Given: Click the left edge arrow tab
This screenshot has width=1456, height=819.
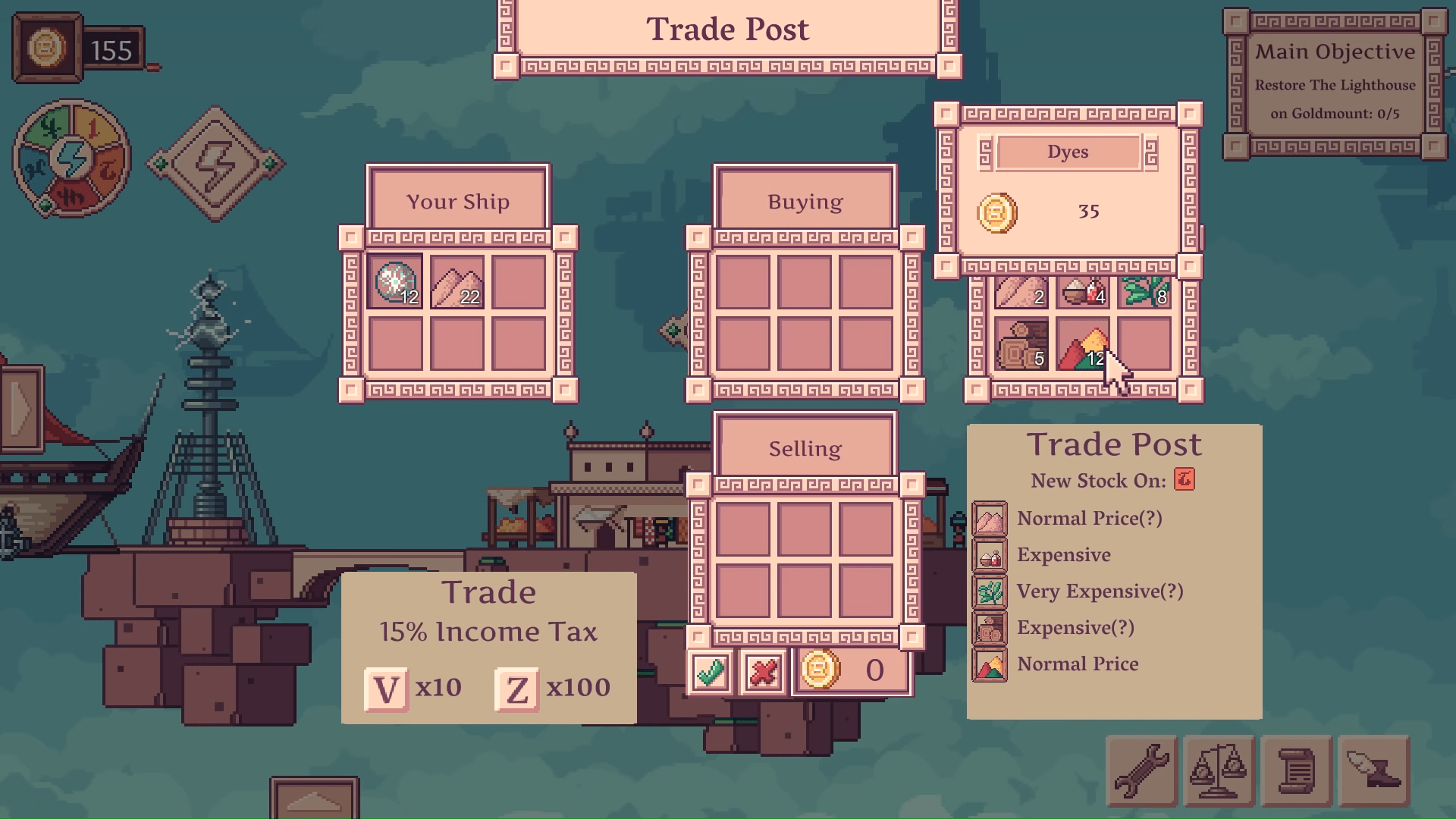Looking at the screenshot, I should 21,409.
